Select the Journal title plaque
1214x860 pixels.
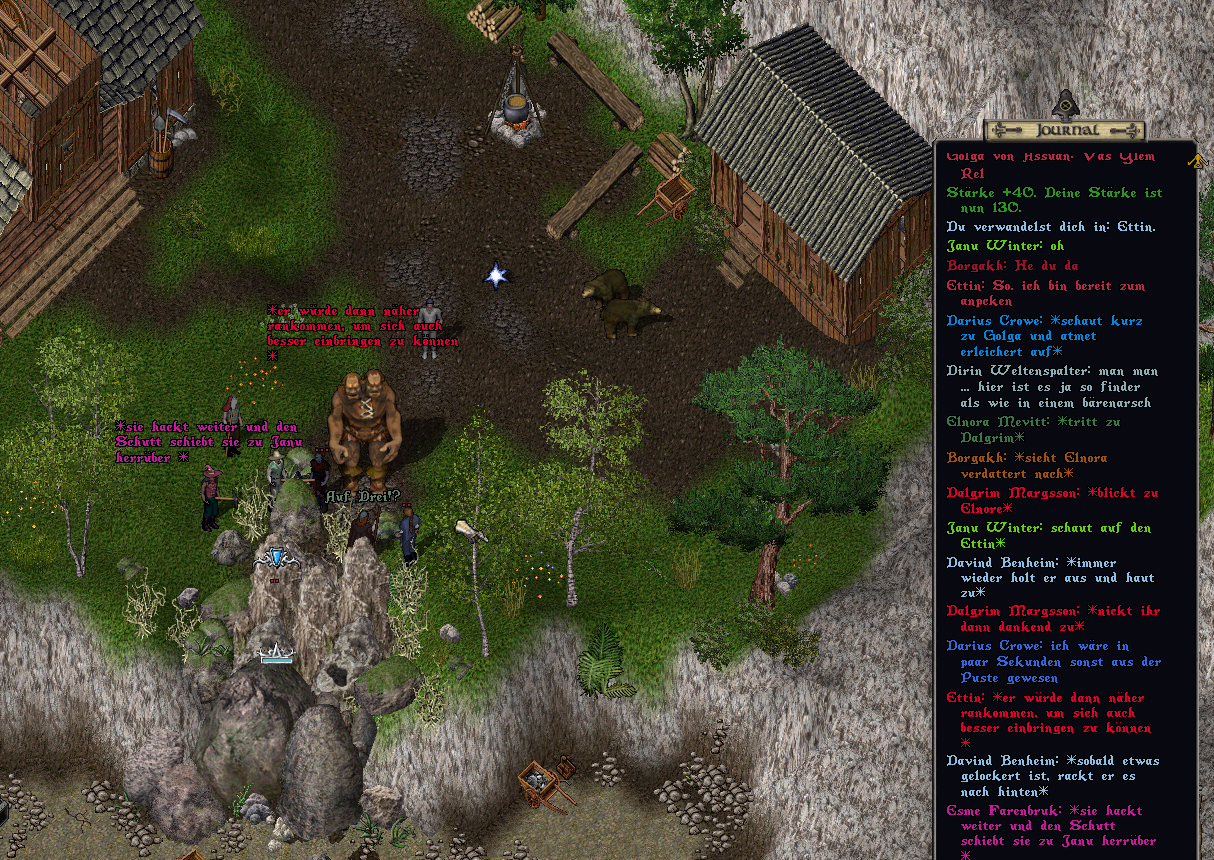click(1065, 130)
